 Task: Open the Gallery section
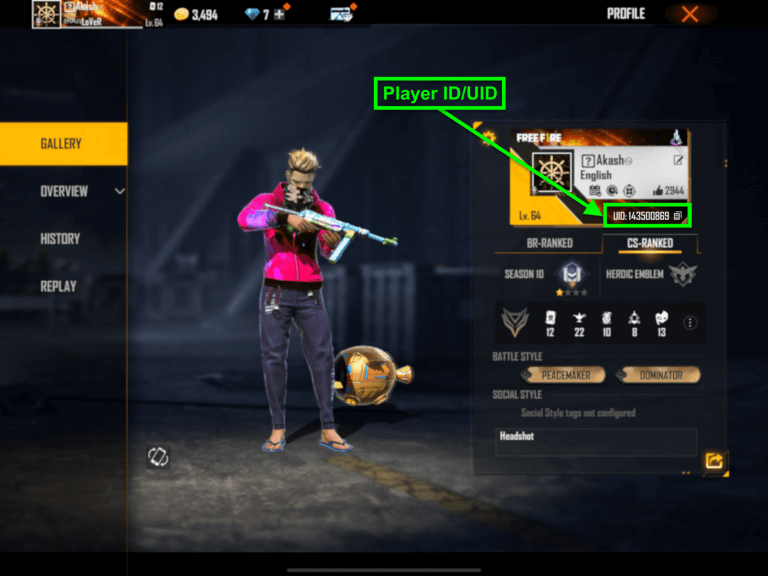[x=62, y=144]
